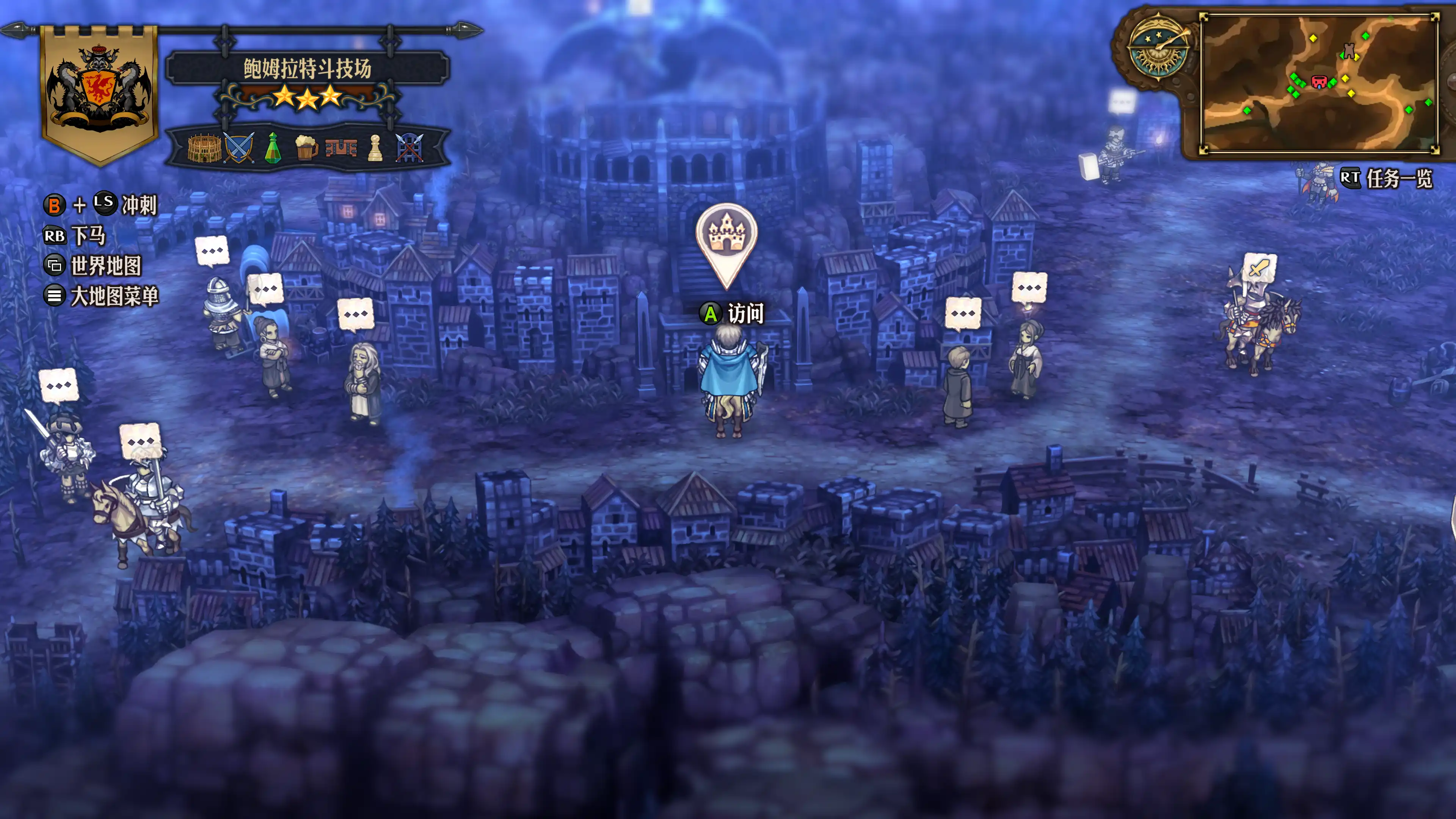
Task: Open the 大地图菜单 overworld menu option
Action: [x=114, y=296]
